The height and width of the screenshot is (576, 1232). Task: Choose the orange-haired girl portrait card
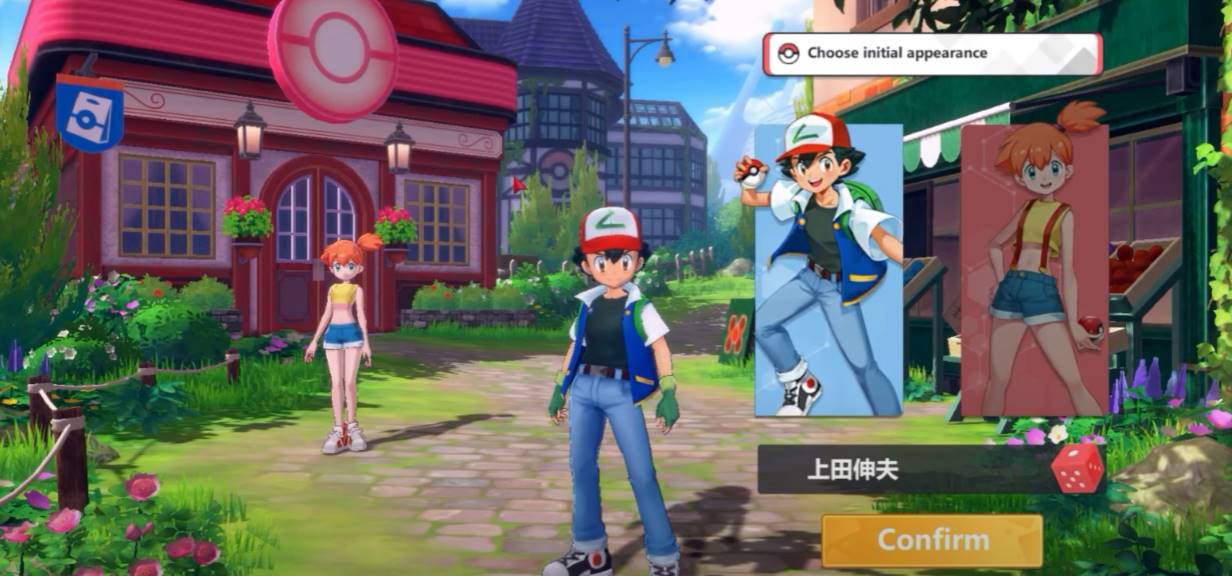[x=1034, y=270]
